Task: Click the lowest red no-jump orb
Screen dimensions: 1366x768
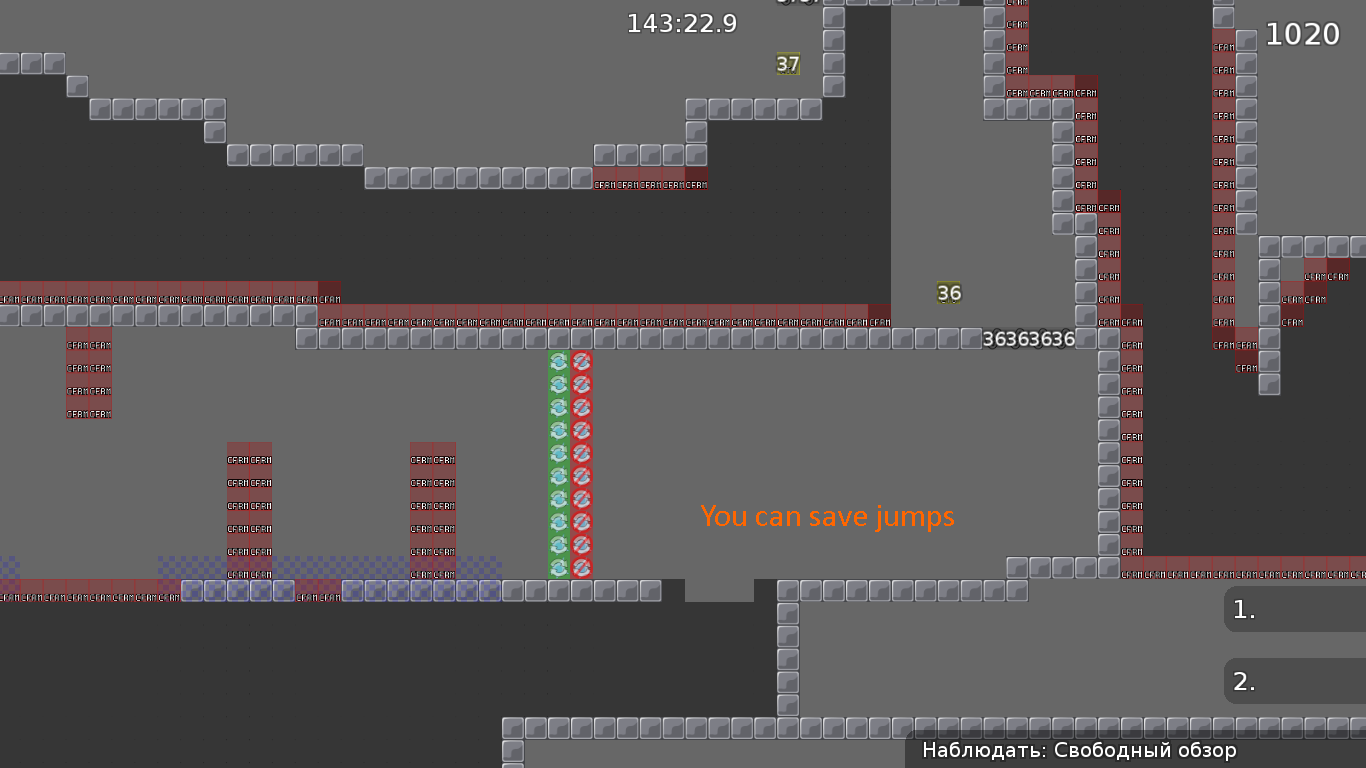Action: (583, 568)
